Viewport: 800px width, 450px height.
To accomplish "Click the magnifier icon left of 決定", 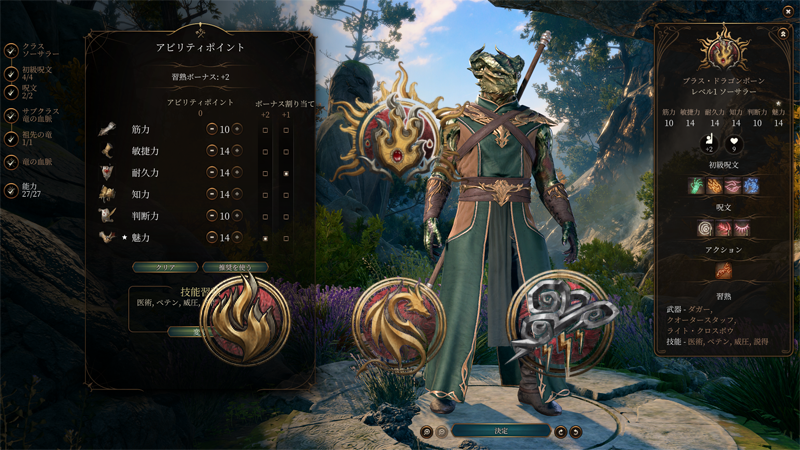I will pos(427,432).
